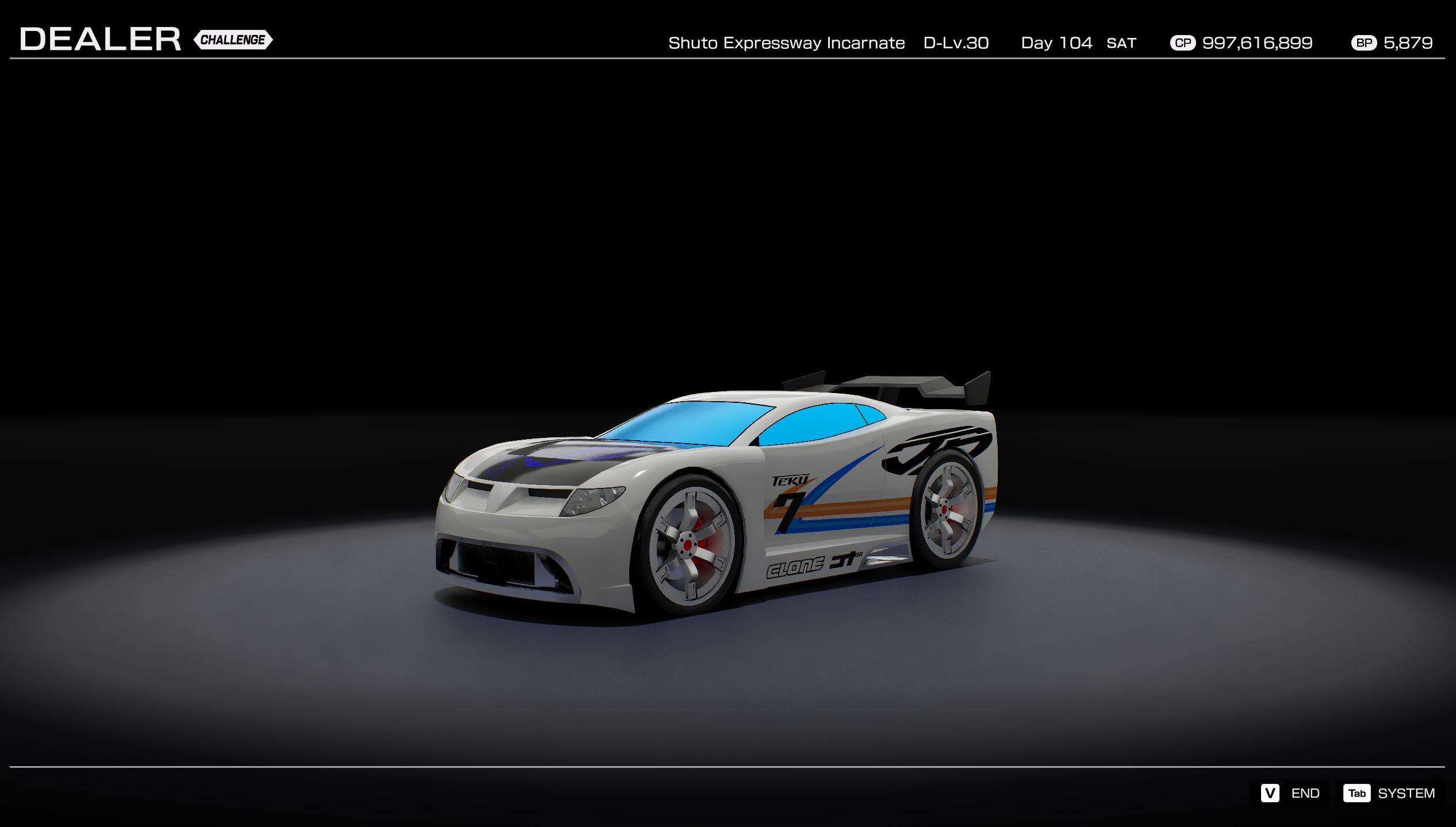Click the DEALER screen title
1456x827 pixels.
[x=99, y=38]
